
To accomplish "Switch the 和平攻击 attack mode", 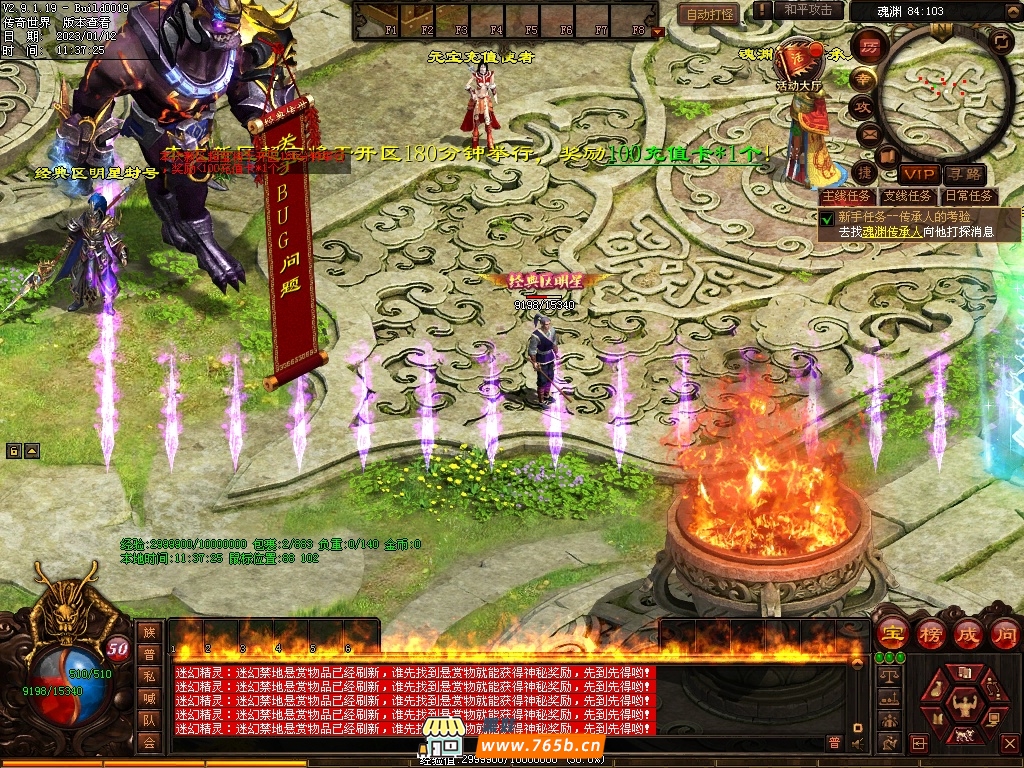I will pos(807,10).
